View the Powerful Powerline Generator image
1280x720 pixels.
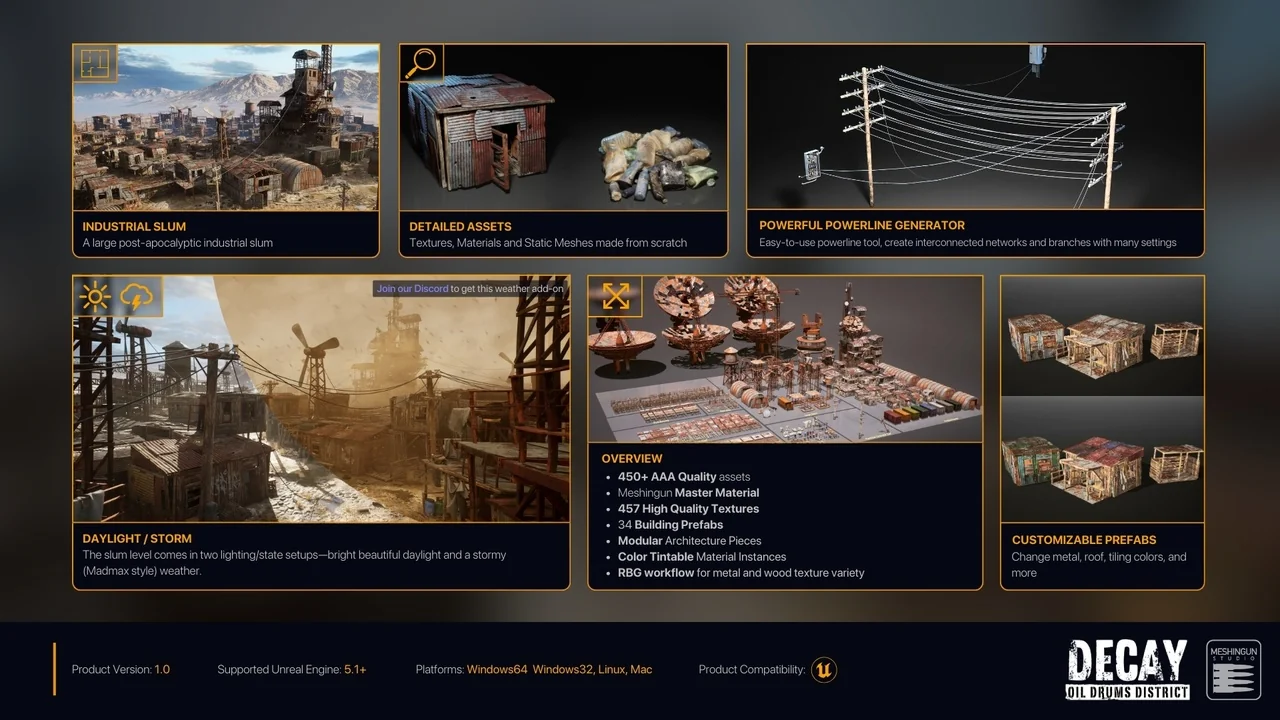[x=975, y=127]
